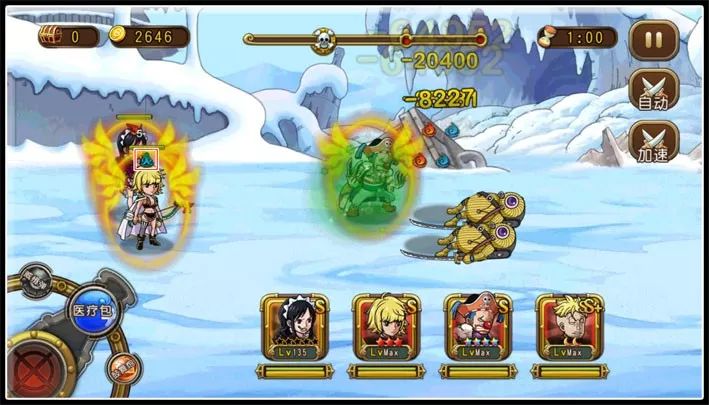709x405 pixels.
Task: Pause the battle
Action: [655, 41]
